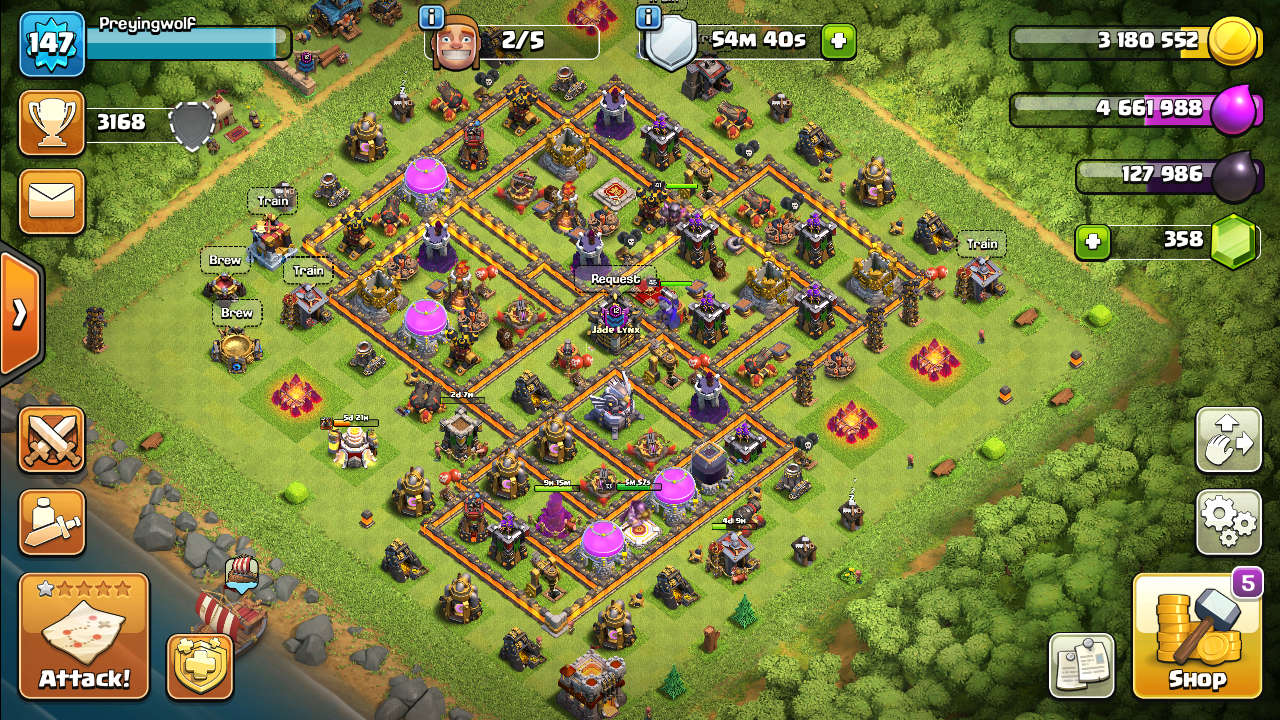Expand the side chat panel arrow
The height and width of the screenshot is (720, 1280).
point(19,314)
